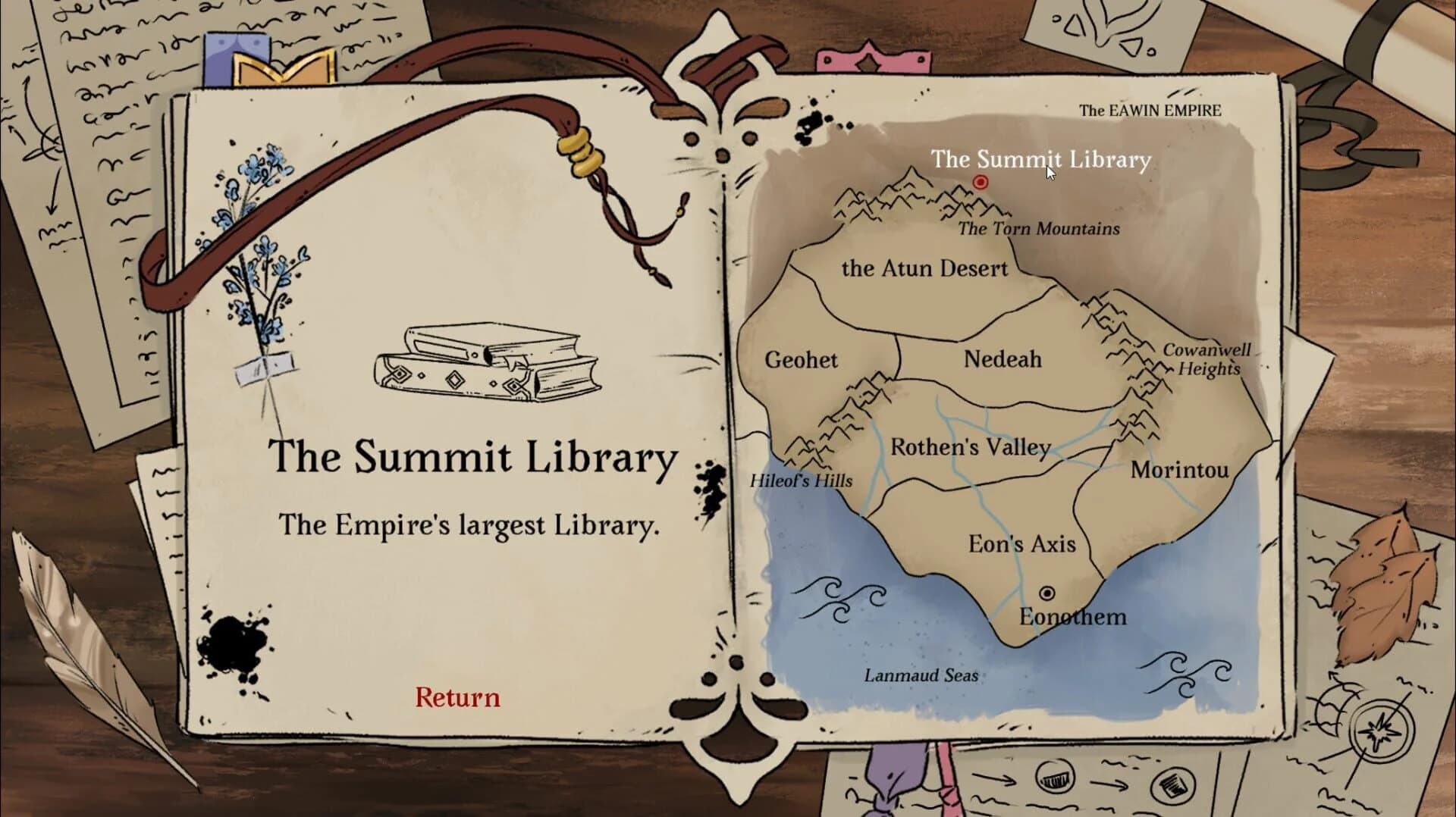The image size is (1456, 817).
Task: Expand the Nedeah region label
Action: 1003,360
